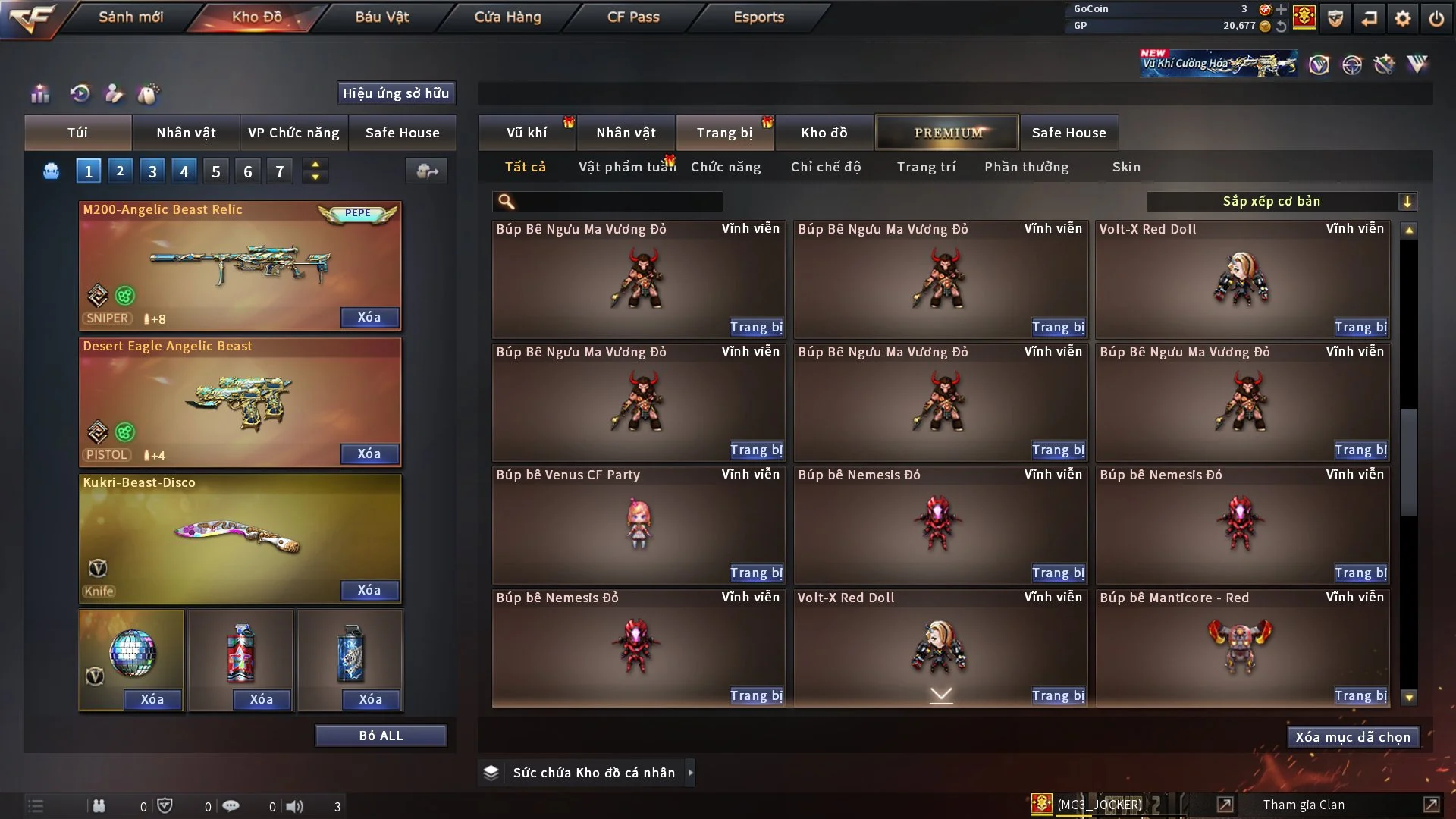Viewport: 1456px width, 819px height.
Task: Open the gear settings icon
Action: tap(1402, 17)
